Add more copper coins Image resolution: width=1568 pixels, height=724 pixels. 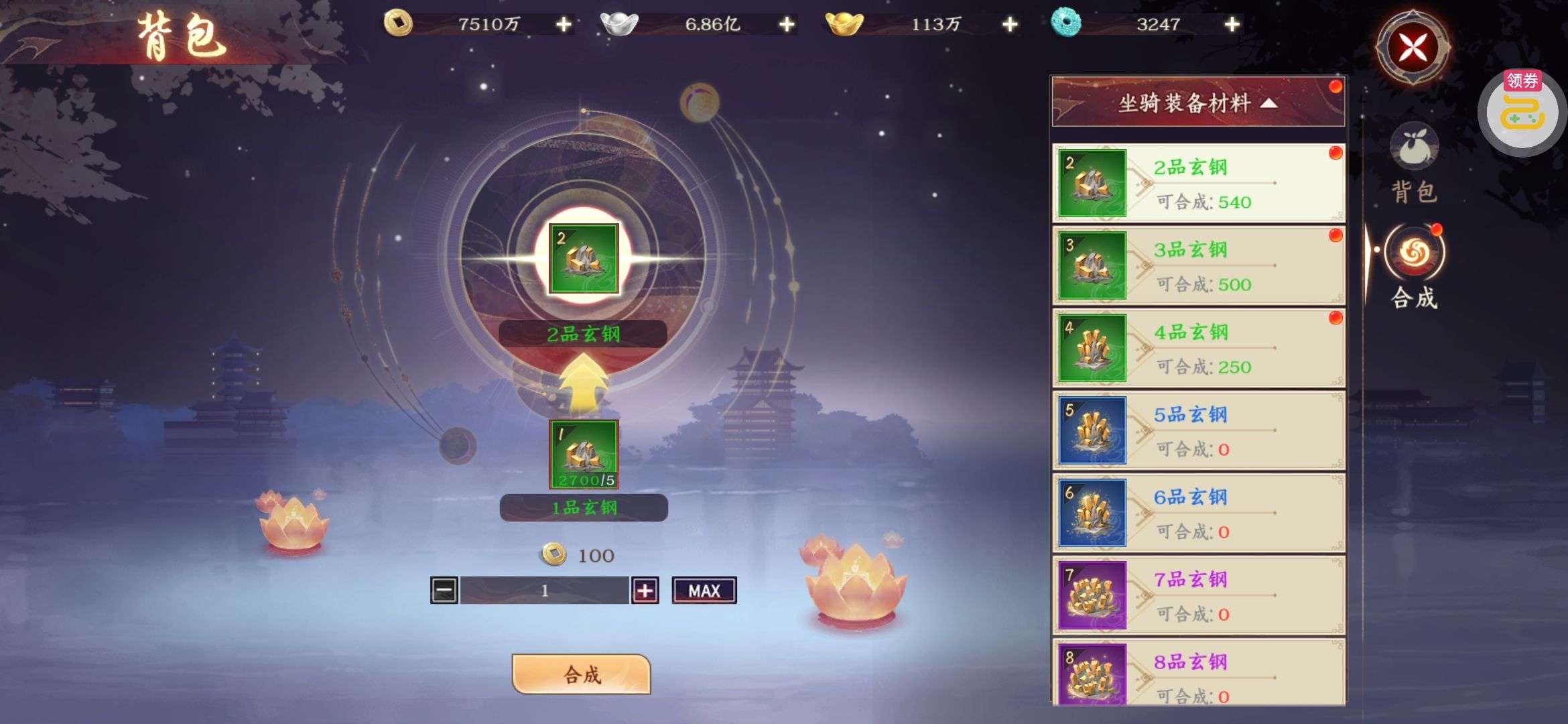point(564,25)
